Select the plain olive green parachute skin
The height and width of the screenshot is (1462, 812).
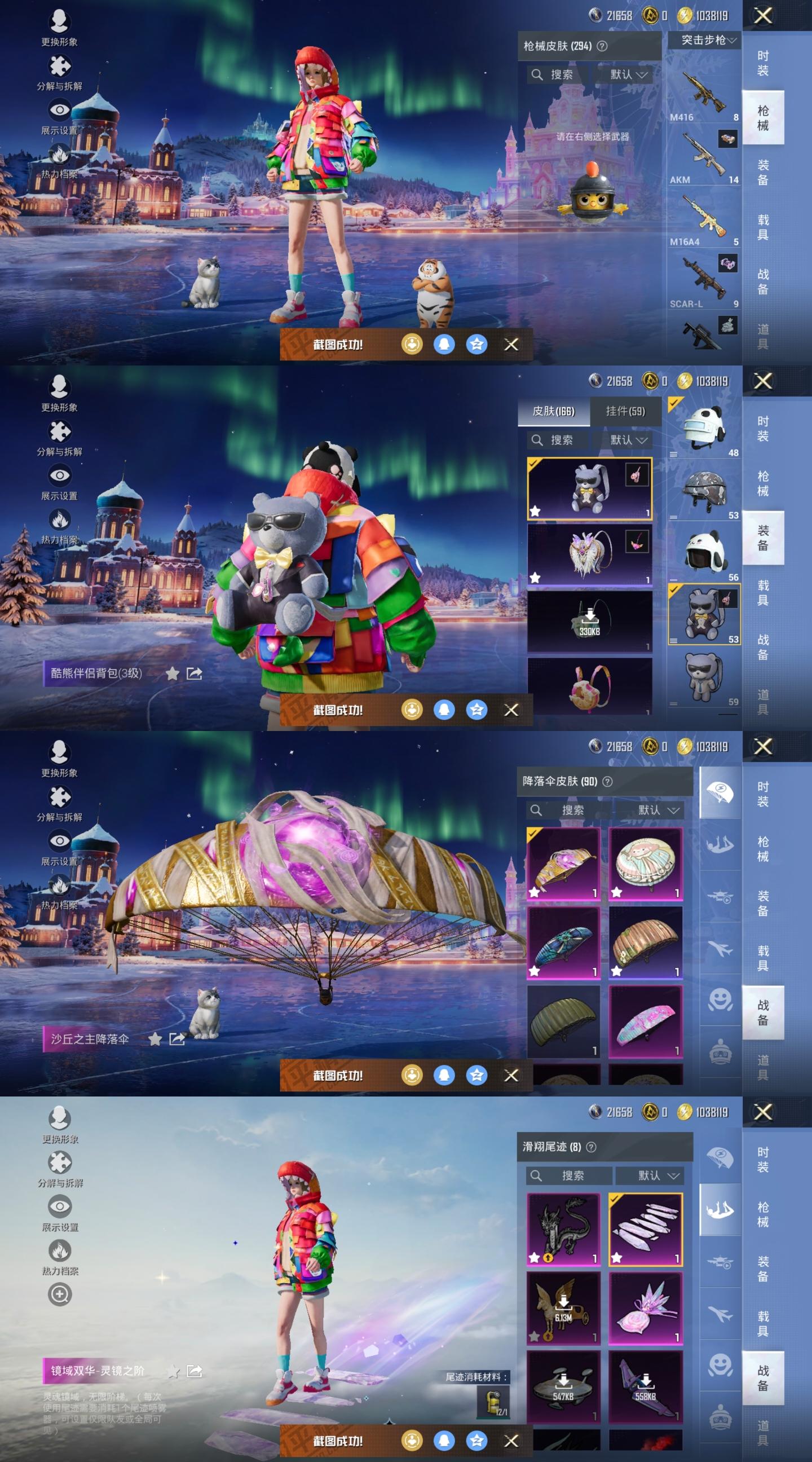(x=563, y=1020)
